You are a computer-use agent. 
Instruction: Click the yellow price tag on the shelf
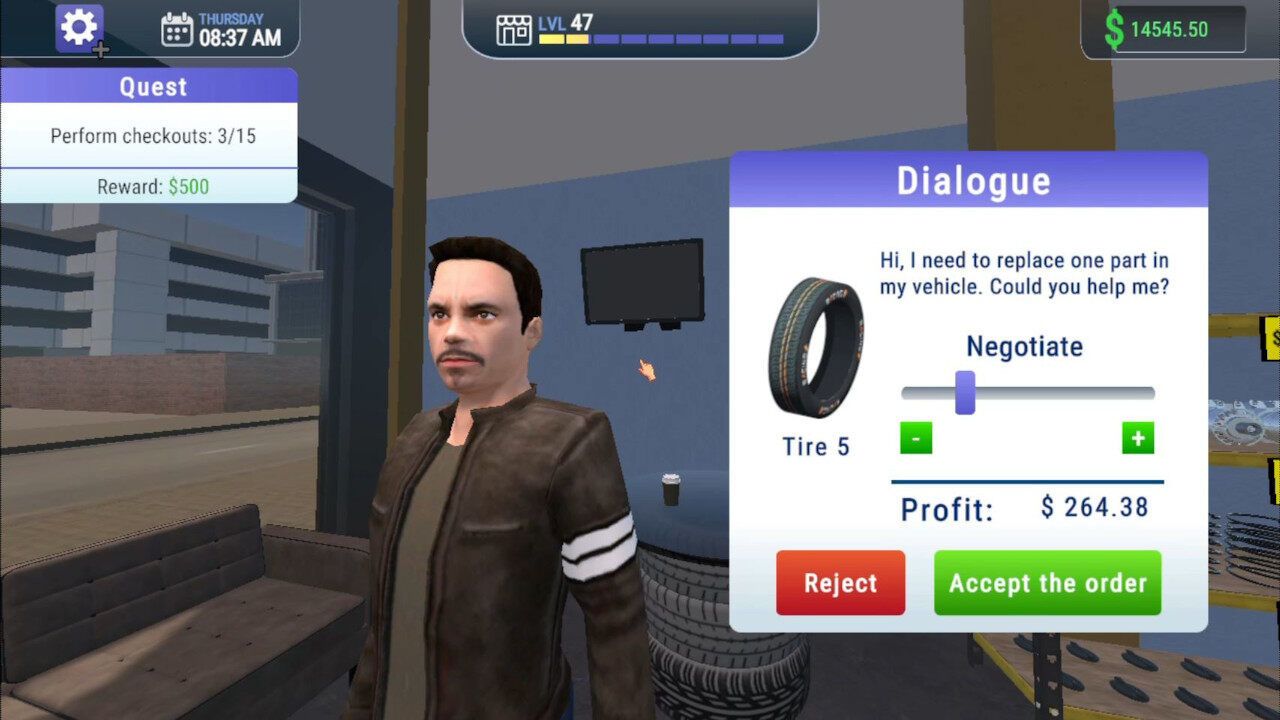point(1271,340)
